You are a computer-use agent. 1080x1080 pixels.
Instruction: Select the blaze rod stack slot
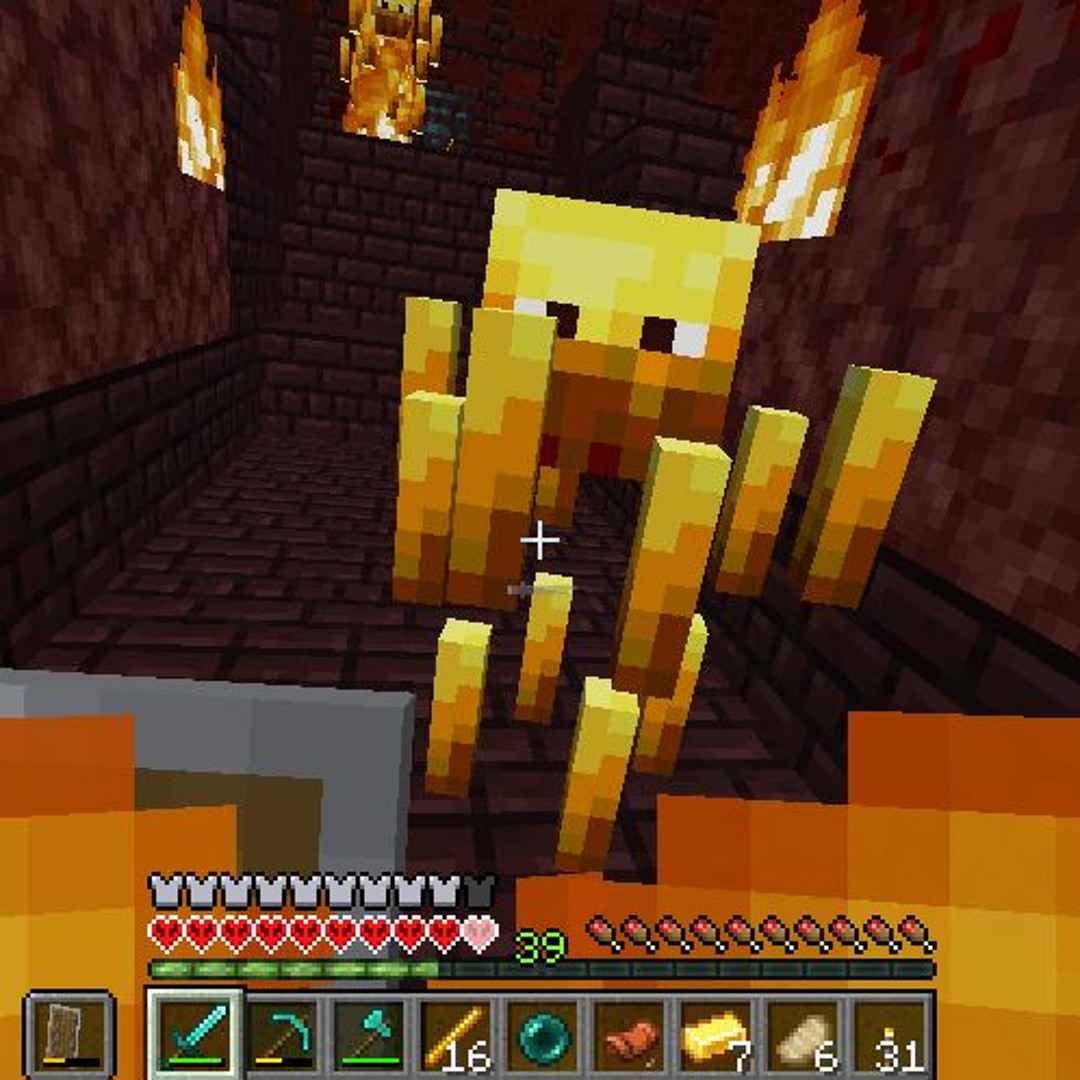tap(455, 1035)
